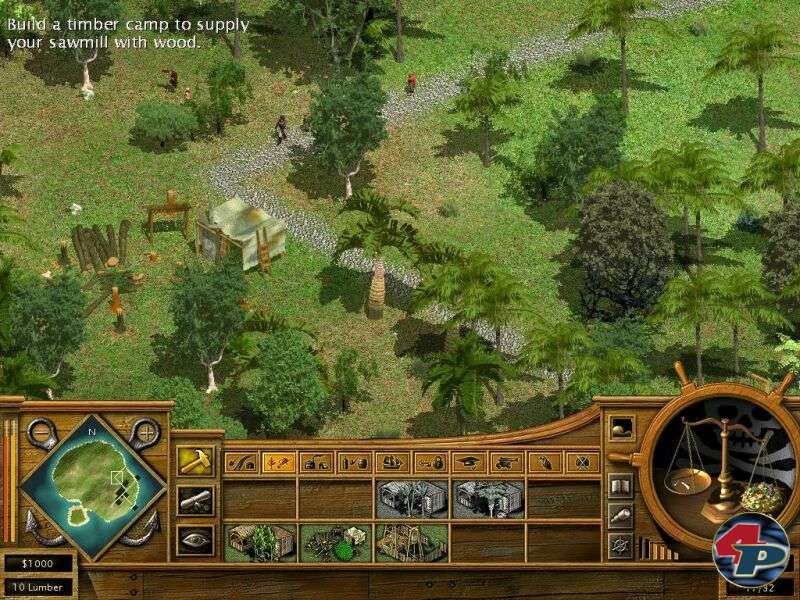Pick the wooden tower frame building

[x=411, y=543]
